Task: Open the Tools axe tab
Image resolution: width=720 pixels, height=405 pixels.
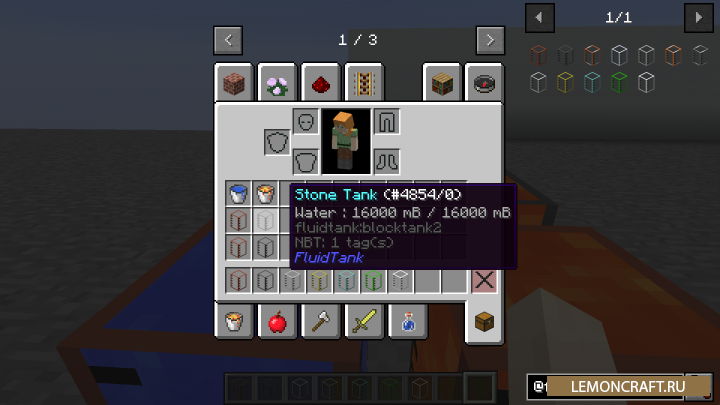Action: coord(321,321)
